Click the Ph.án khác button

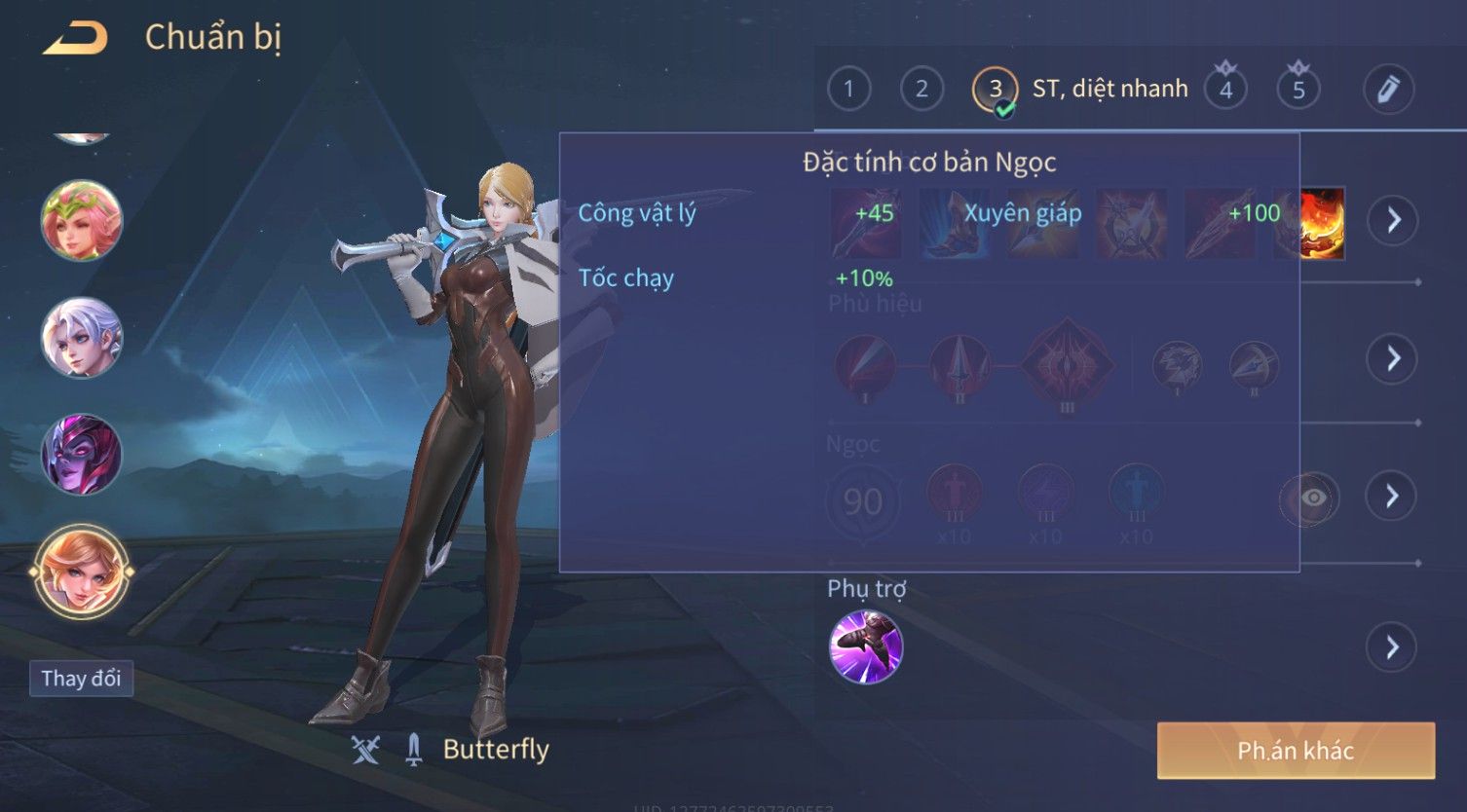(x=1296, y=751)
